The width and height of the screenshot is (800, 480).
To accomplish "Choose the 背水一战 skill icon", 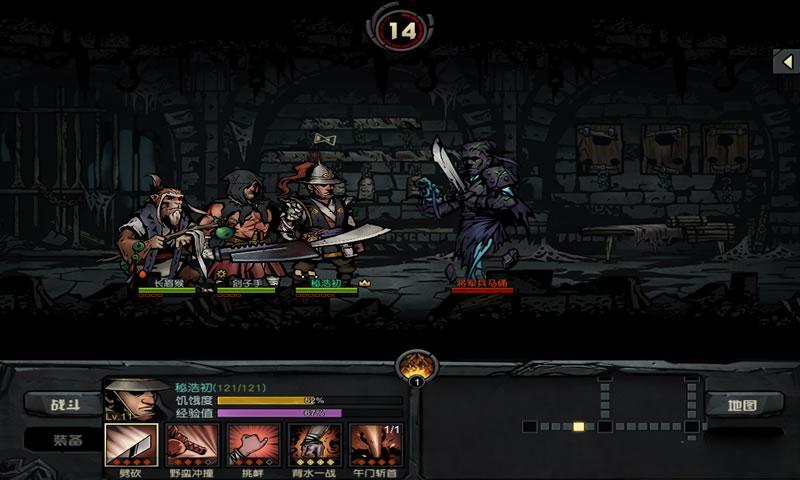I will click(x=315, y=444).
